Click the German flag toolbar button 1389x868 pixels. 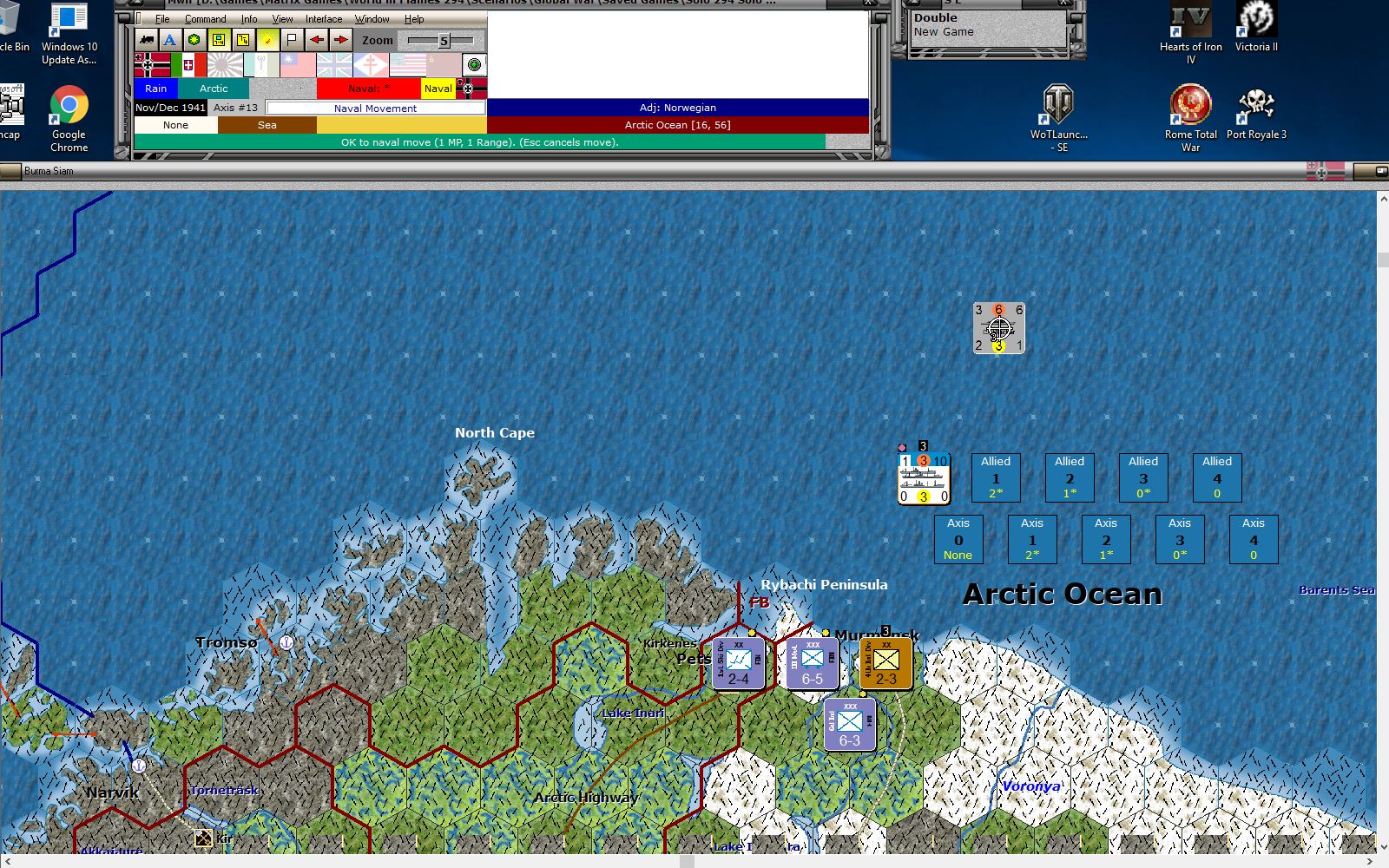152,65
